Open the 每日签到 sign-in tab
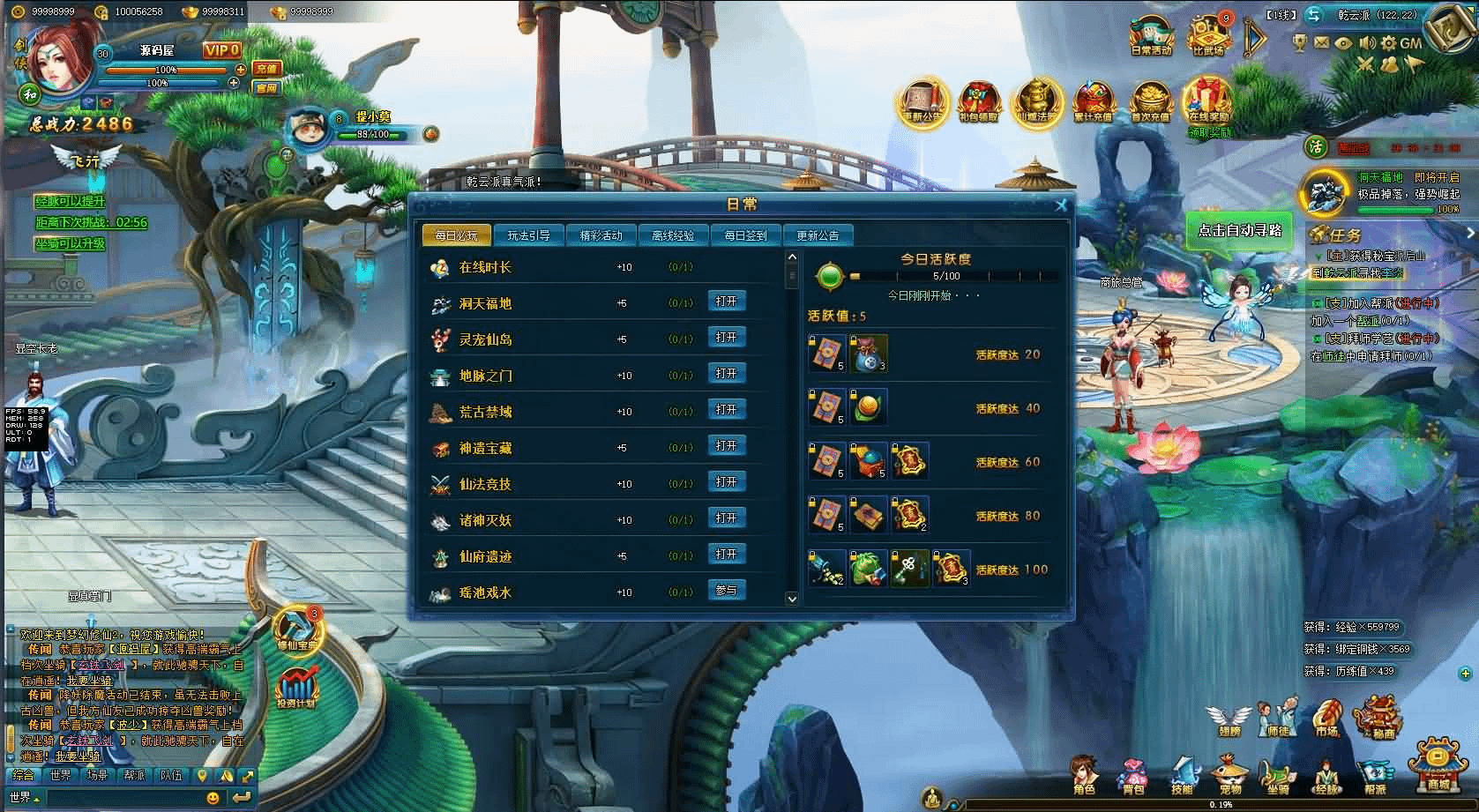 (x=745, y=235)
